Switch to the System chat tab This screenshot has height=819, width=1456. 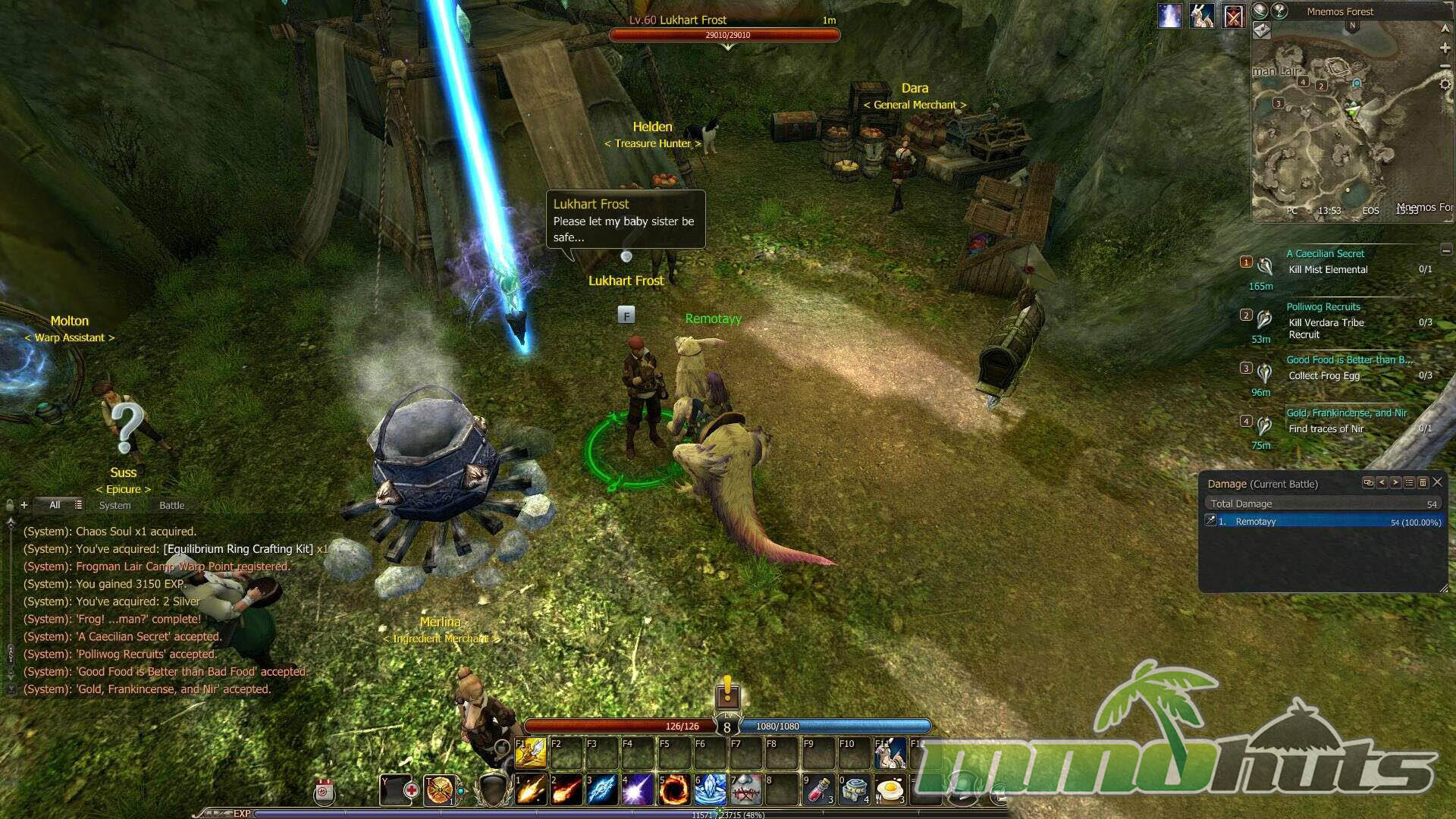[x=115, y=505]
